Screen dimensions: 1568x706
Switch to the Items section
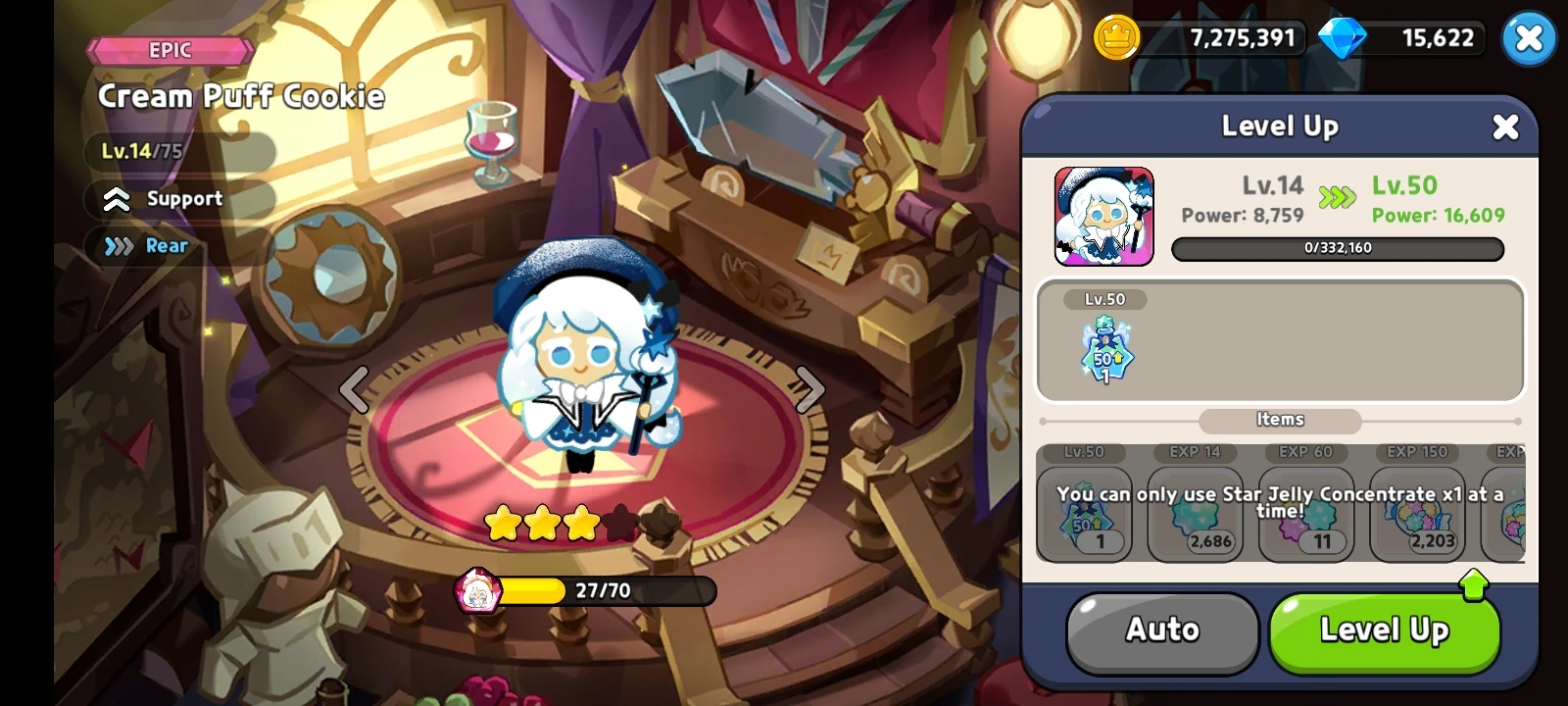pos(1279,420)
